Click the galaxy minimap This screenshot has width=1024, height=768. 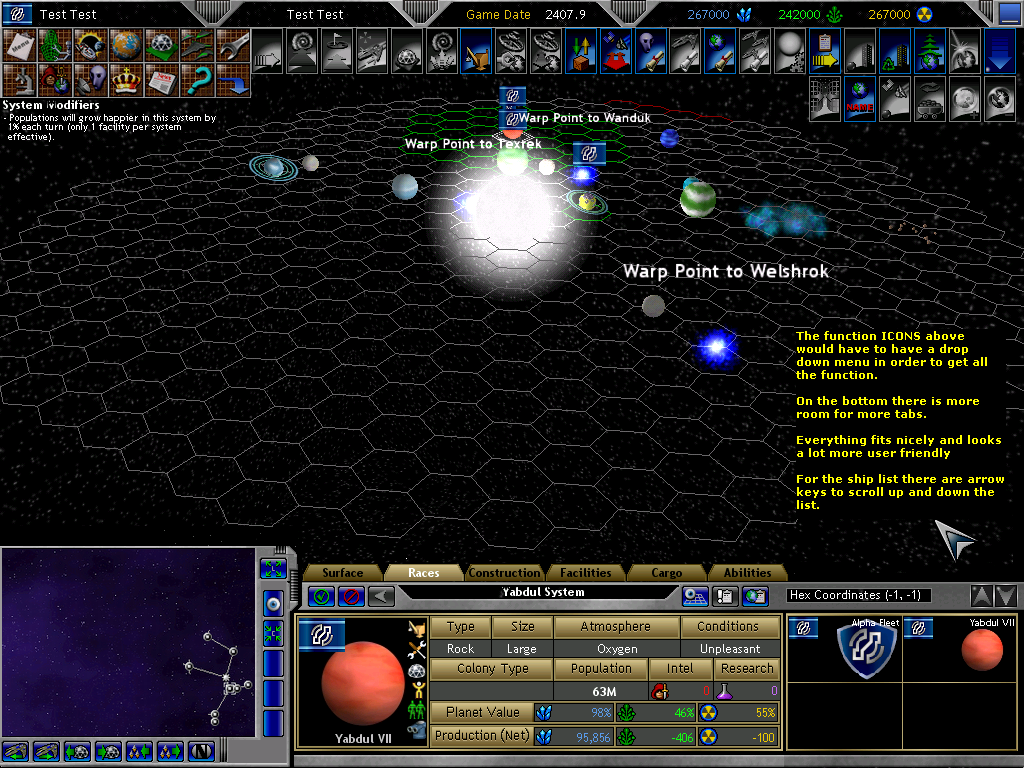click(128, 642)
